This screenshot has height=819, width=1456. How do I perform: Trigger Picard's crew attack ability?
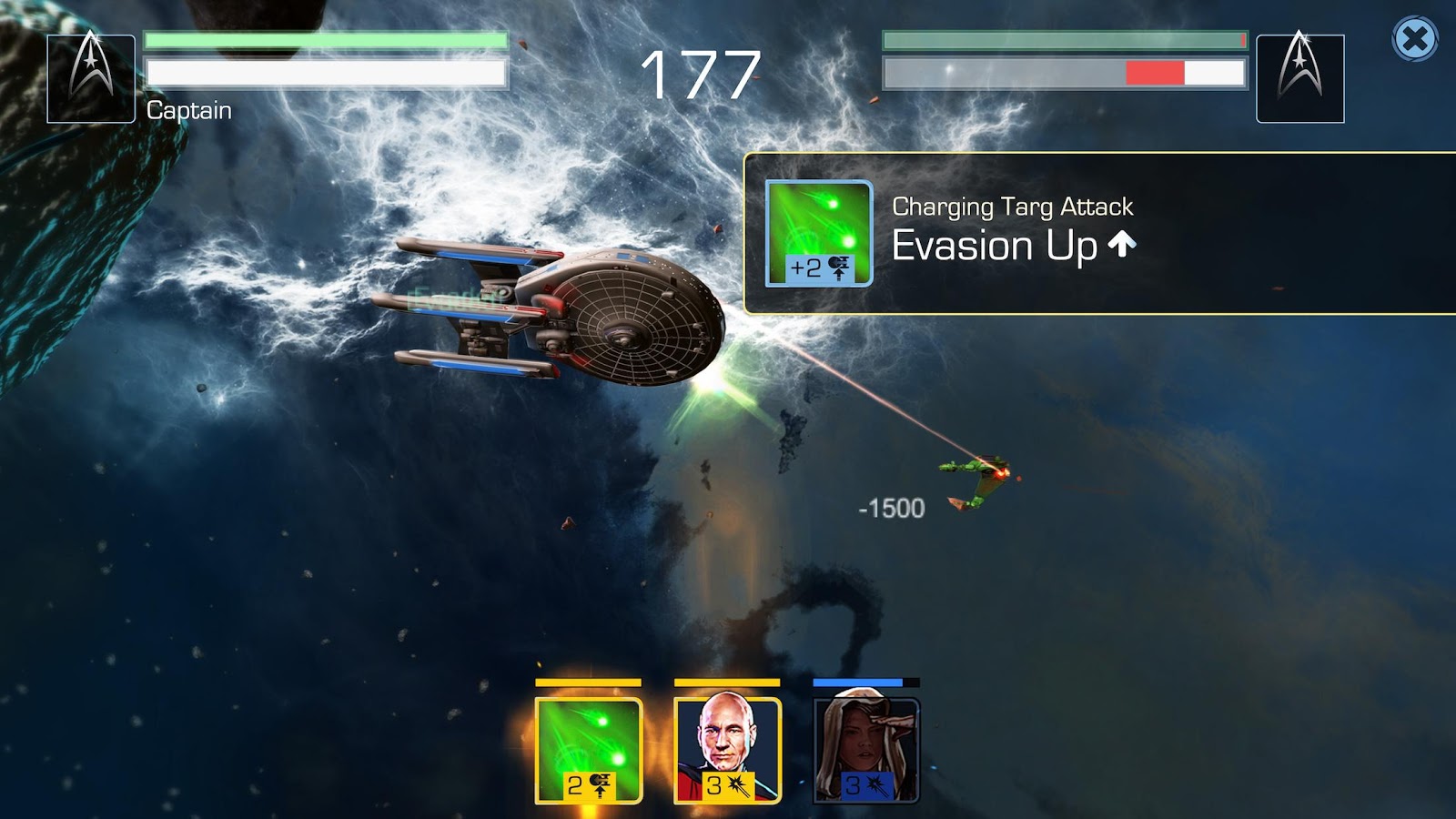tap(727, 750)
